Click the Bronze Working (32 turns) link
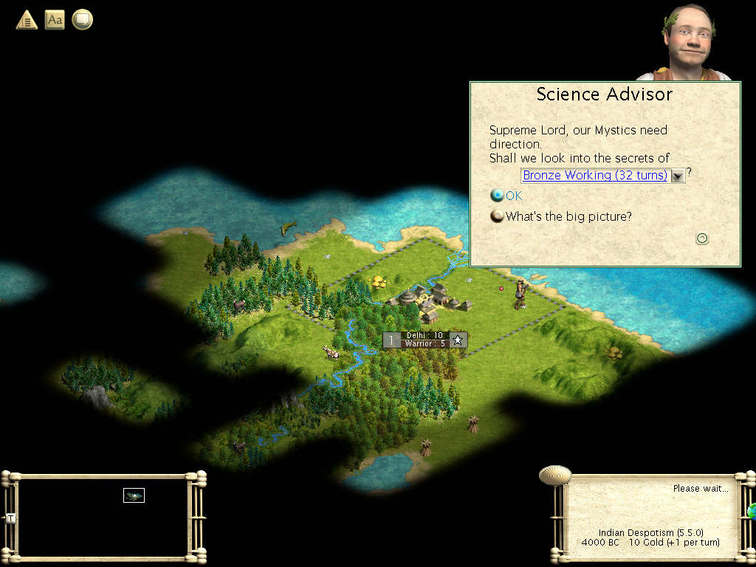 tap(594, 175)
